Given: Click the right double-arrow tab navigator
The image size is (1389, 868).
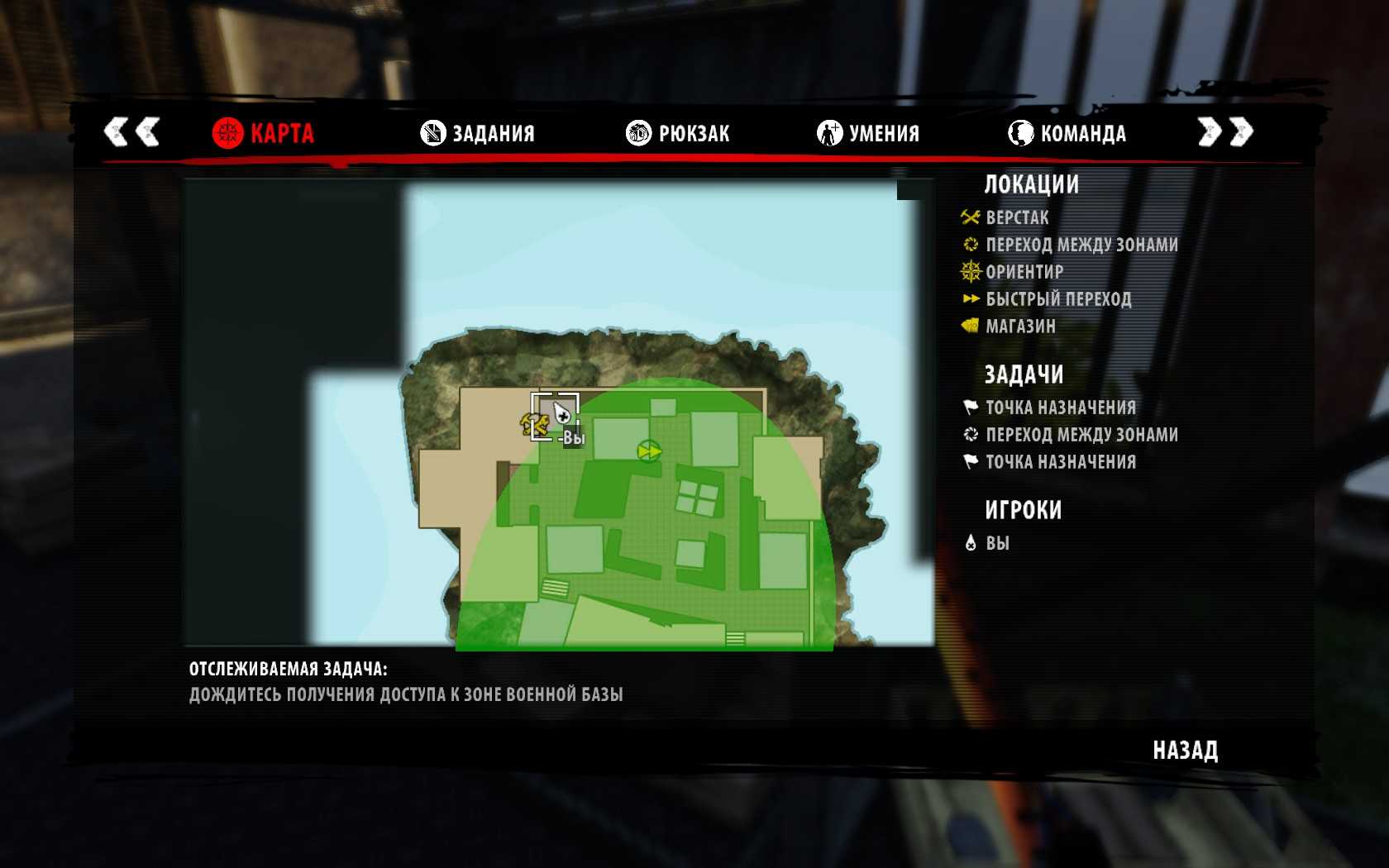Looking at the screenshot, I should click(x=1225, y=131).
